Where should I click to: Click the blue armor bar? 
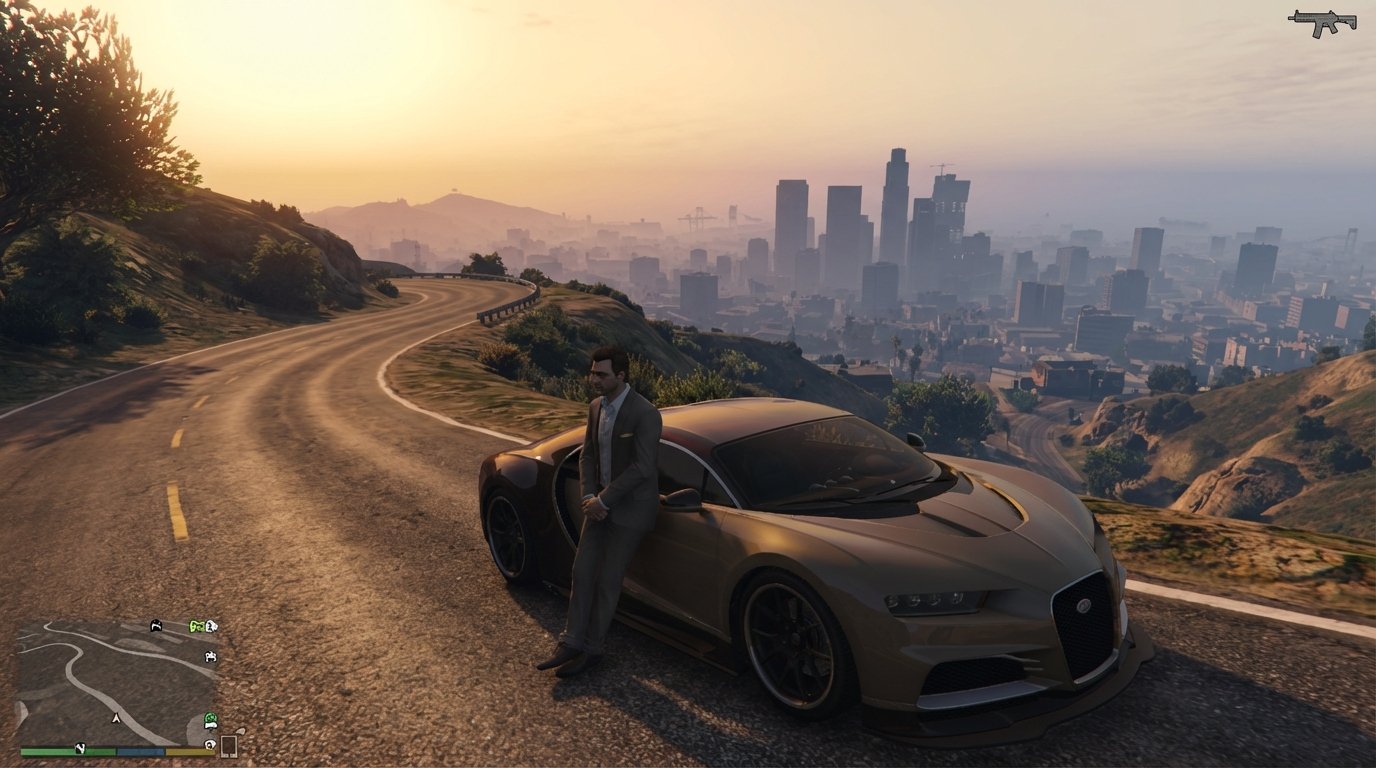[x=140, y=752]
